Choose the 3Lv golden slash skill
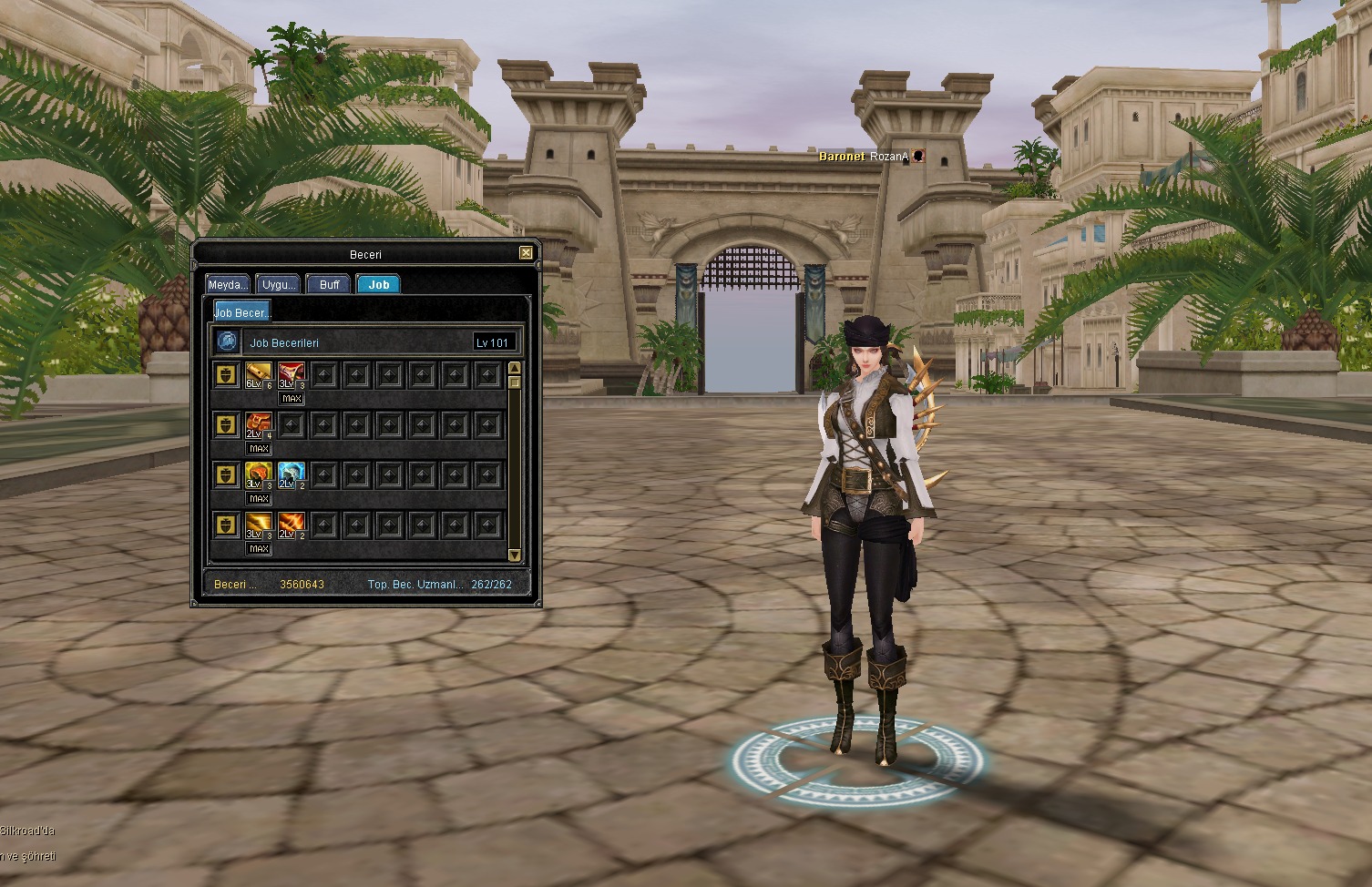This screenshot has height=887, width=1372. [259, 525]
